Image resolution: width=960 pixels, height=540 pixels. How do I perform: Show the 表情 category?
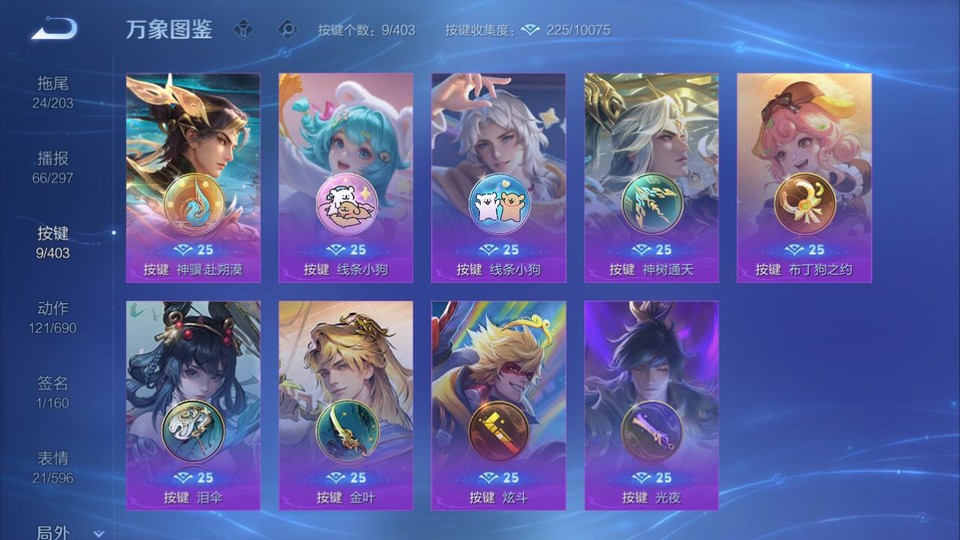[53, 467]
